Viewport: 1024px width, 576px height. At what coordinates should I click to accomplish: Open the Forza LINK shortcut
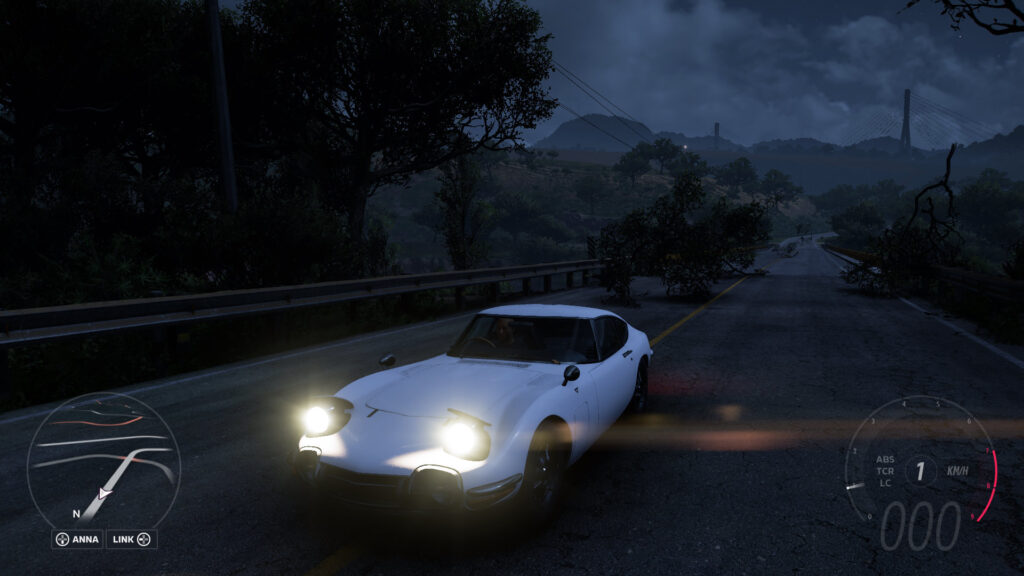tap(131, 539)
